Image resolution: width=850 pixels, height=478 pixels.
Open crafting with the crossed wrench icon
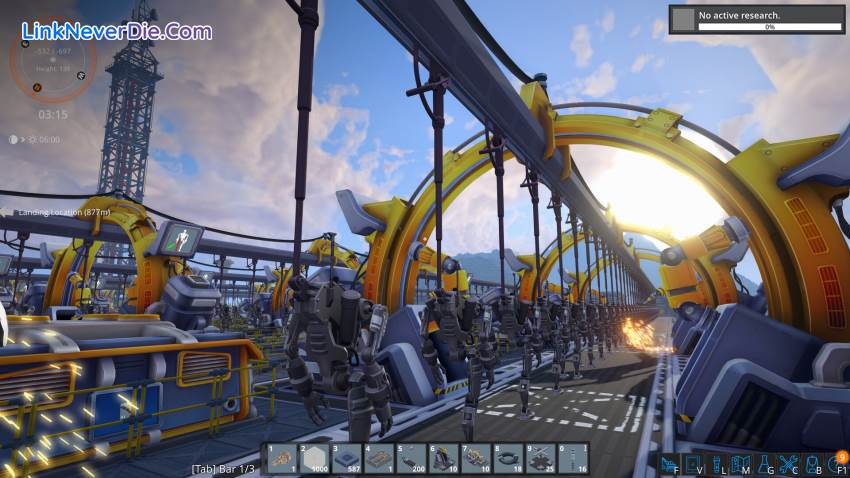point(788,463)
